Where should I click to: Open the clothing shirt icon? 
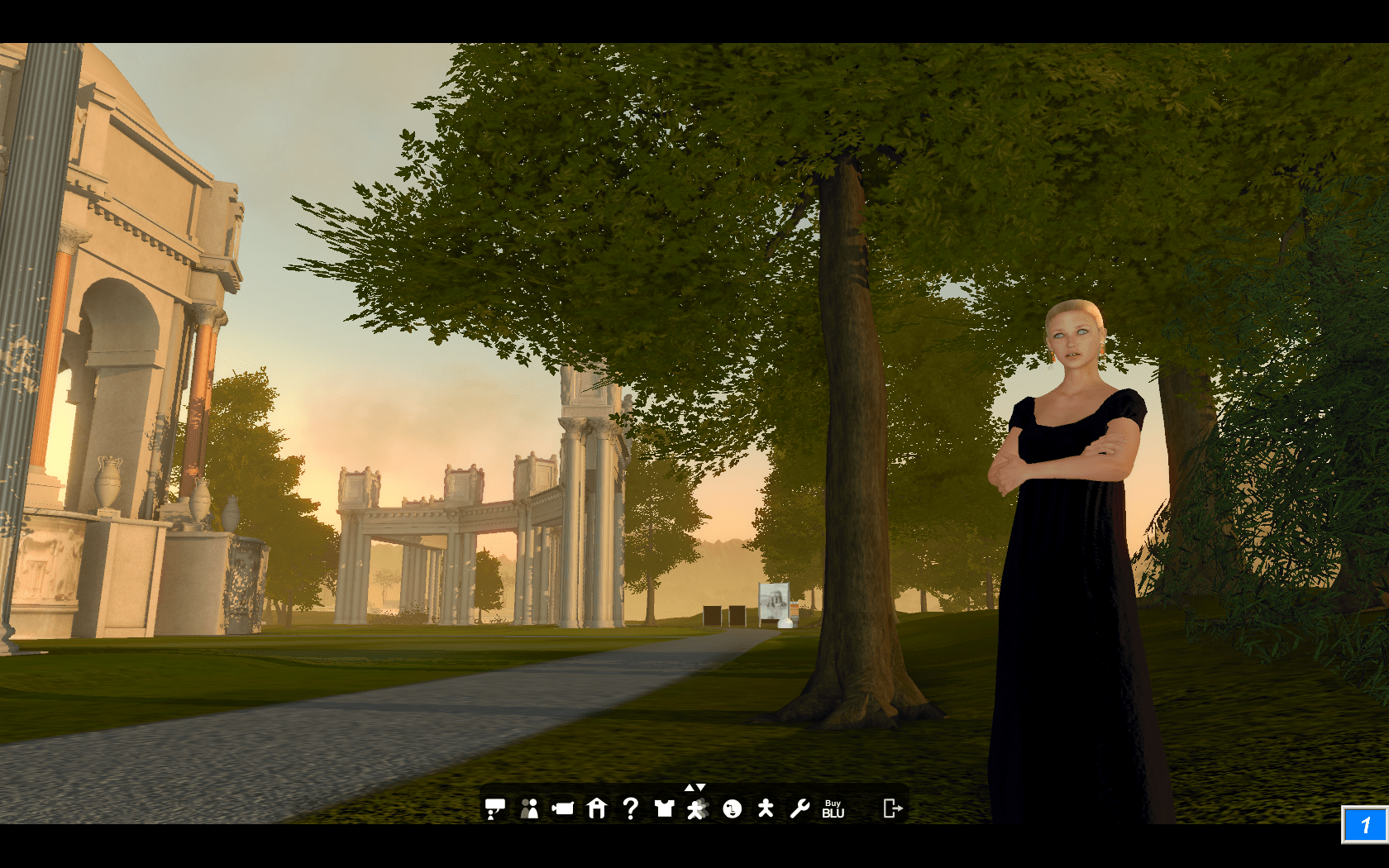point(664,808)
